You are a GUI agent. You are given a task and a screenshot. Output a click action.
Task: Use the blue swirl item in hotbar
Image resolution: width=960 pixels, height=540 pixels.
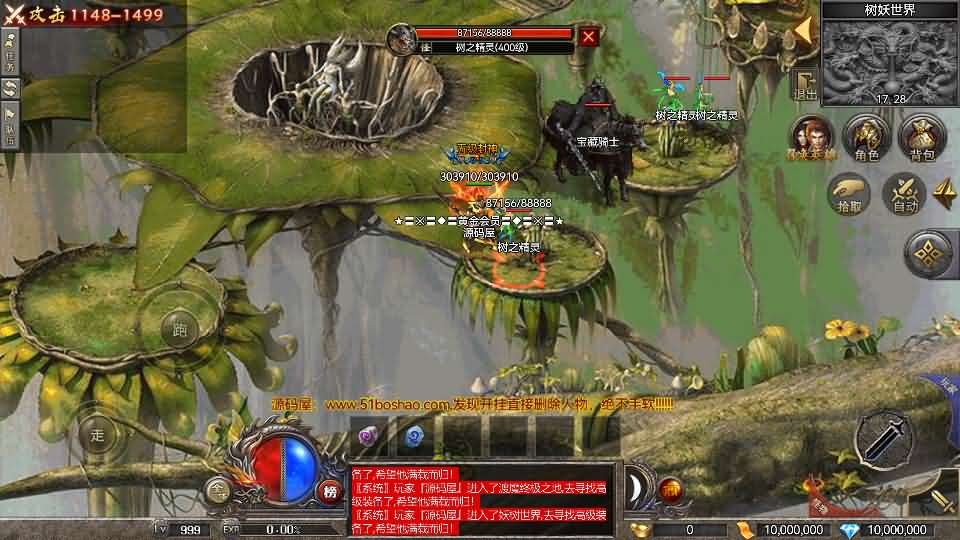coord(414,435)
